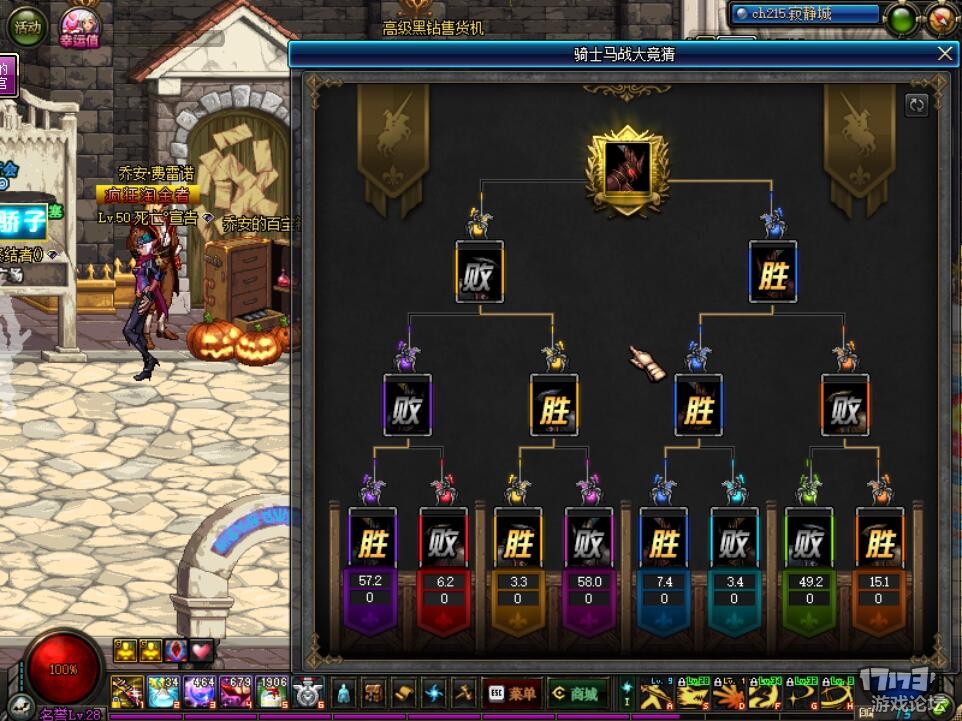Refresh the knight joust bracket
The image size is (962, 721).
coord(916,105)
